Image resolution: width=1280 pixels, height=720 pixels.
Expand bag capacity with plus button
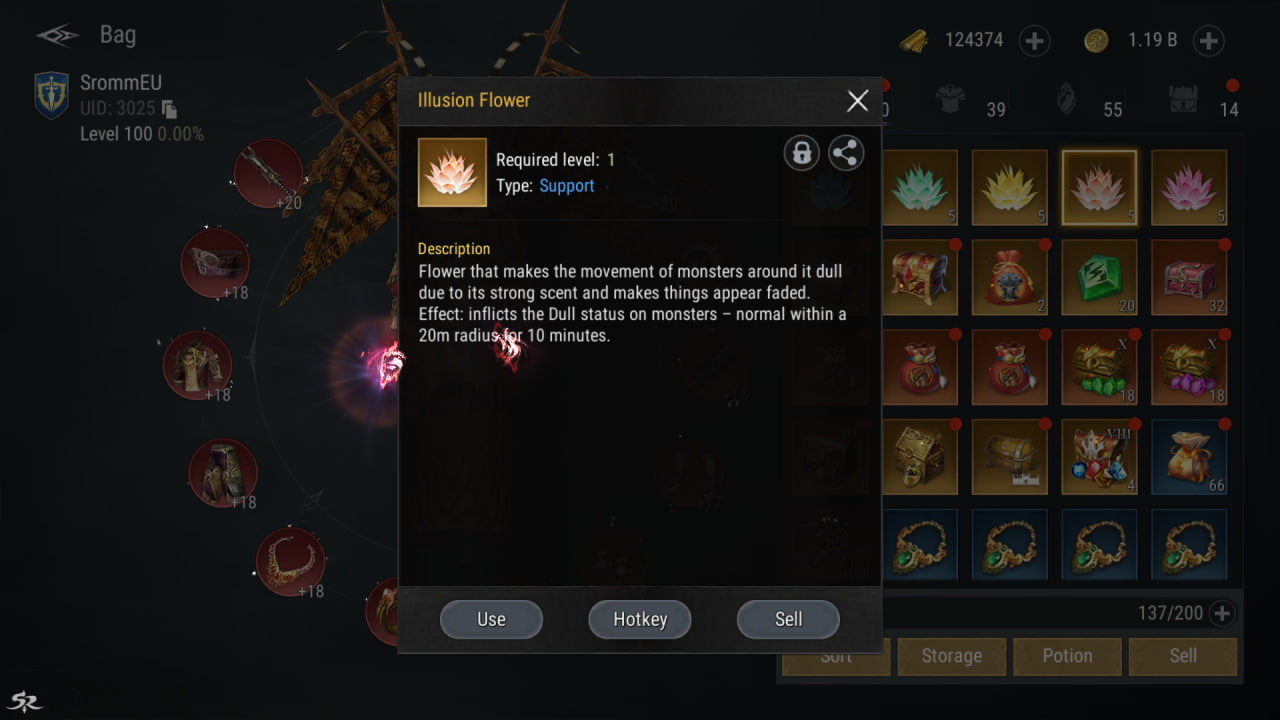click(x=1221, y=613)
